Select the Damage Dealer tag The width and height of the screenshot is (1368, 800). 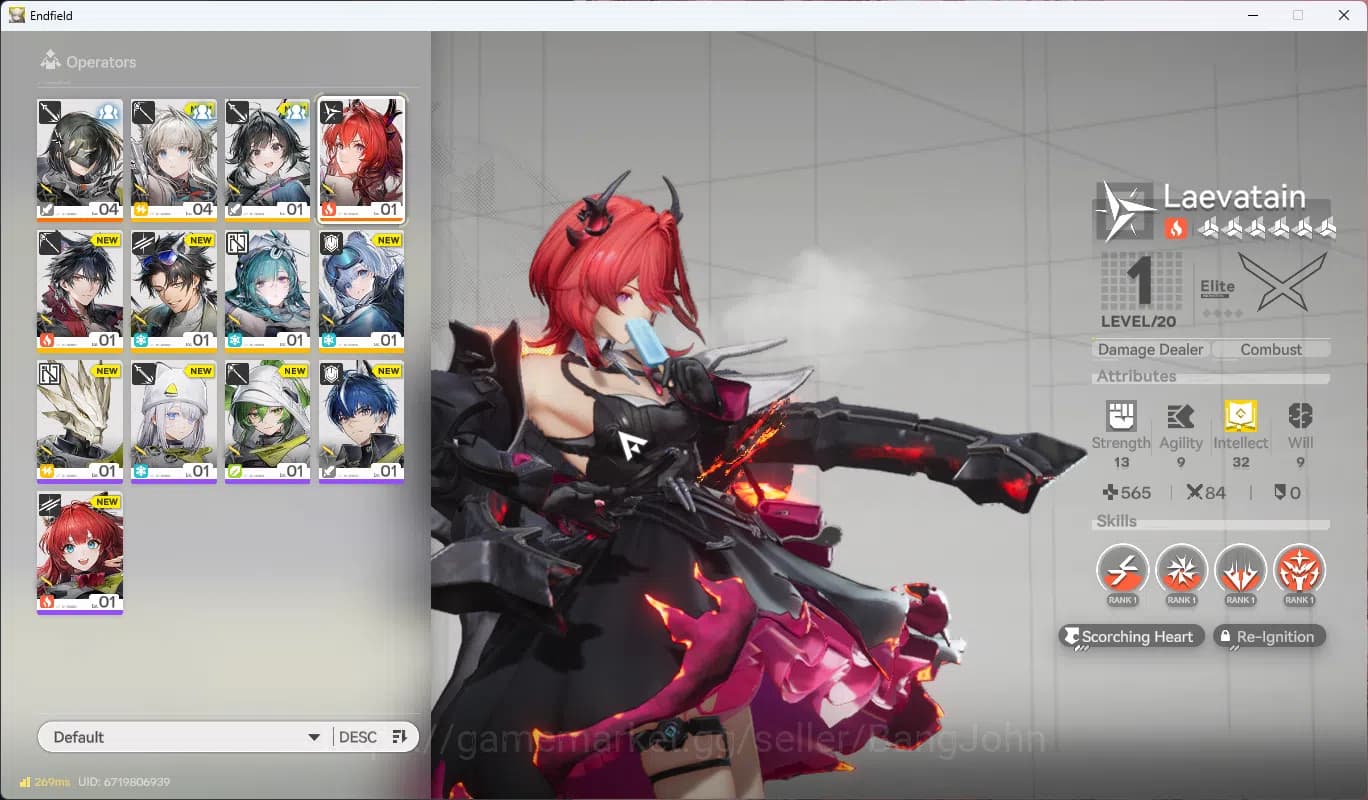(1149, 349)
